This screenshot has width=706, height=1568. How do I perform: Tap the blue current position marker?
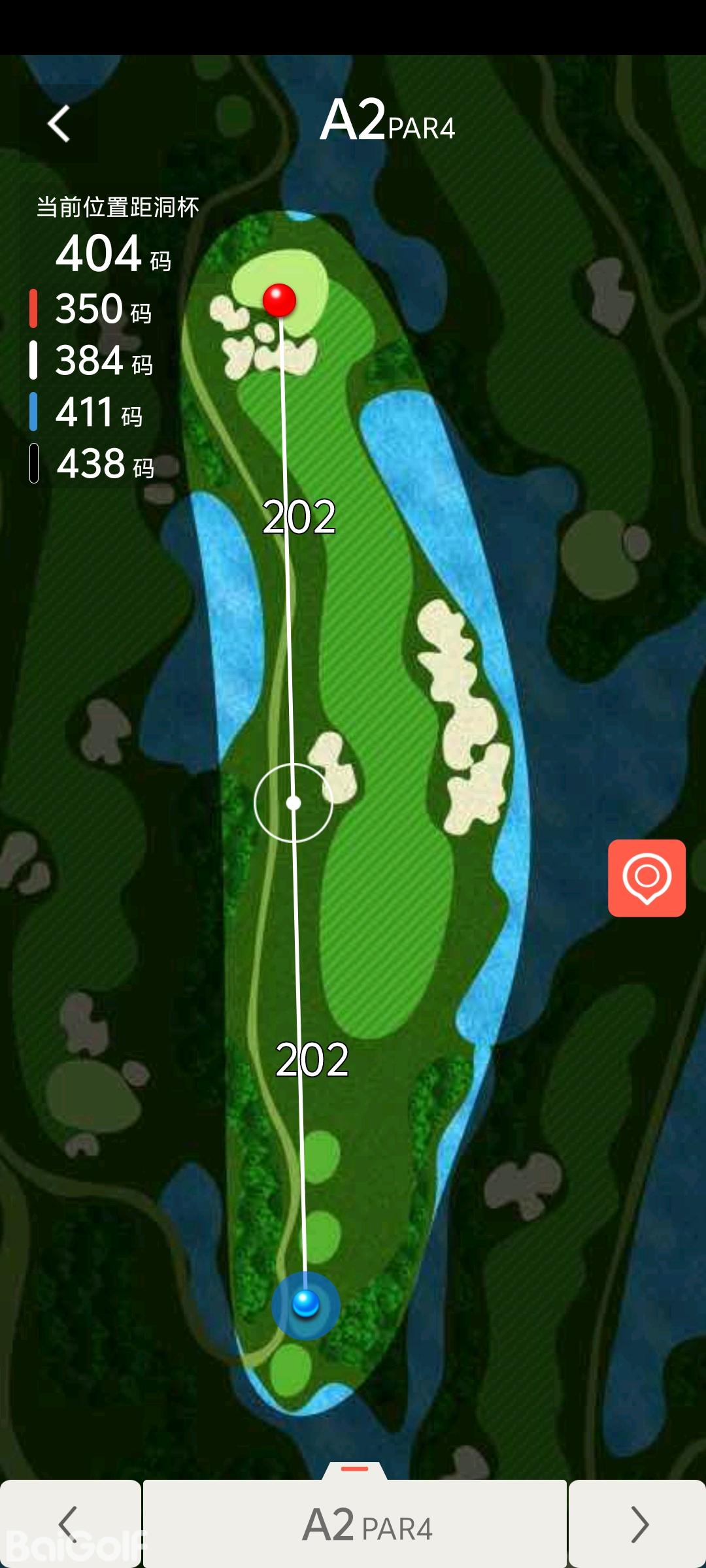(x=305, y=1303)
